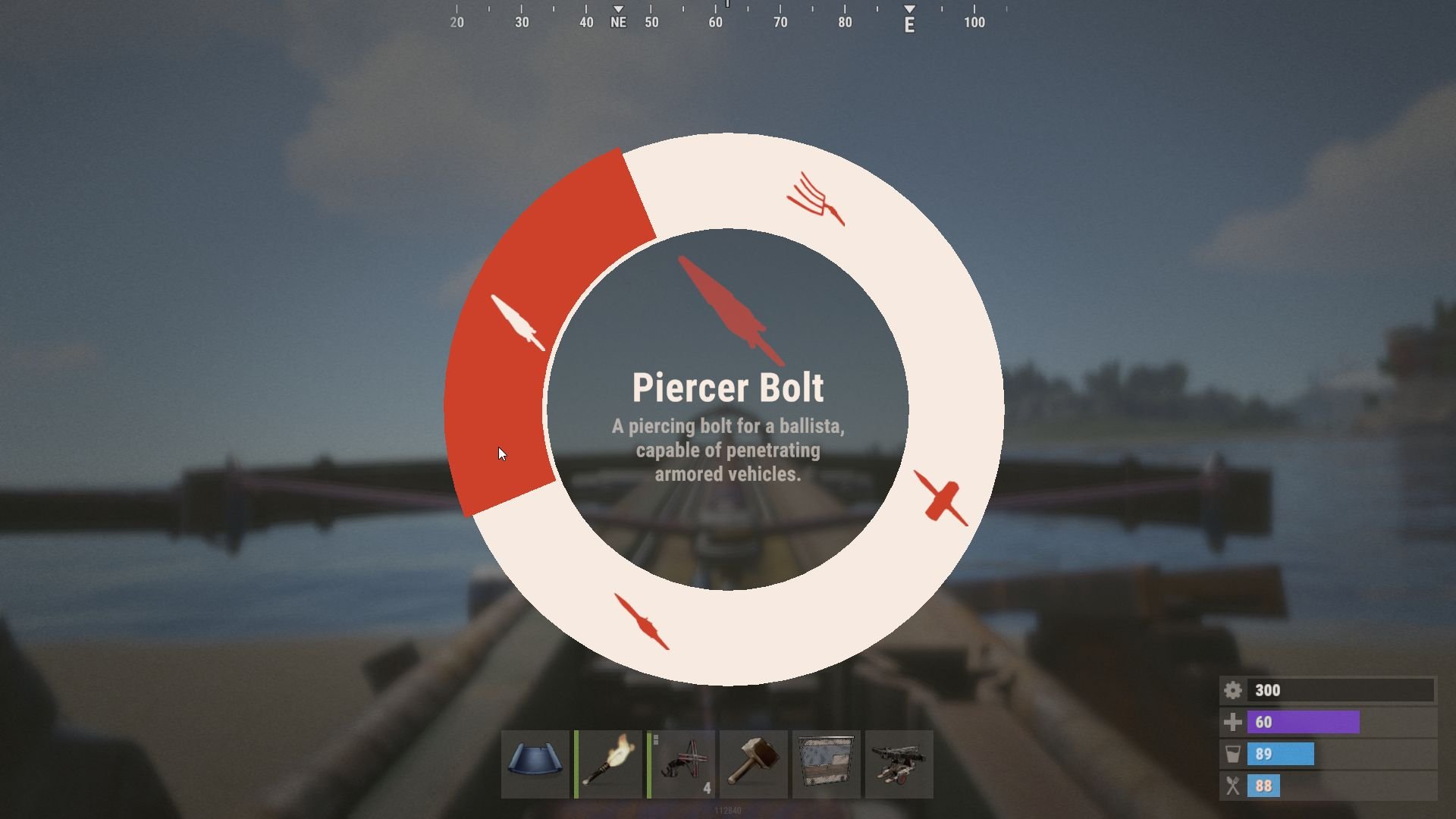1456x819 pixels.
Task: Choose the pitchfork-shaped bolt on the wheel
Action: 816,199
